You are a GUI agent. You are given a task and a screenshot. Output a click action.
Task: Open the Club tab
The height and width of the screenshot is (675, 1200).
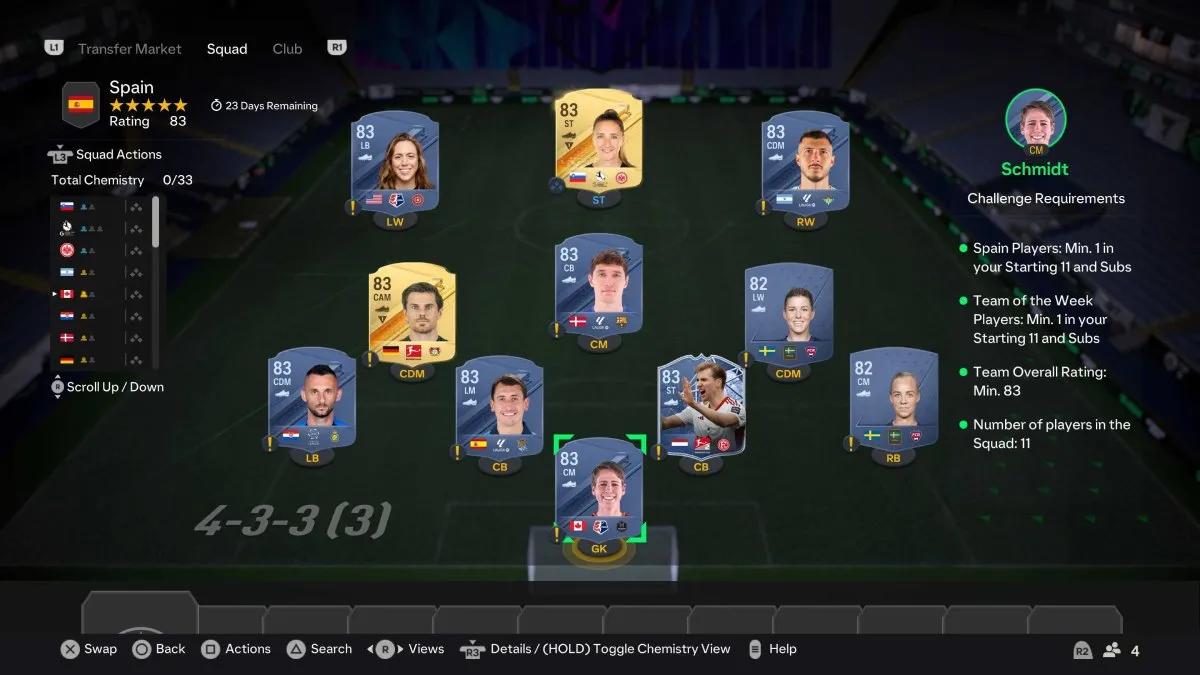click(287, 49)
